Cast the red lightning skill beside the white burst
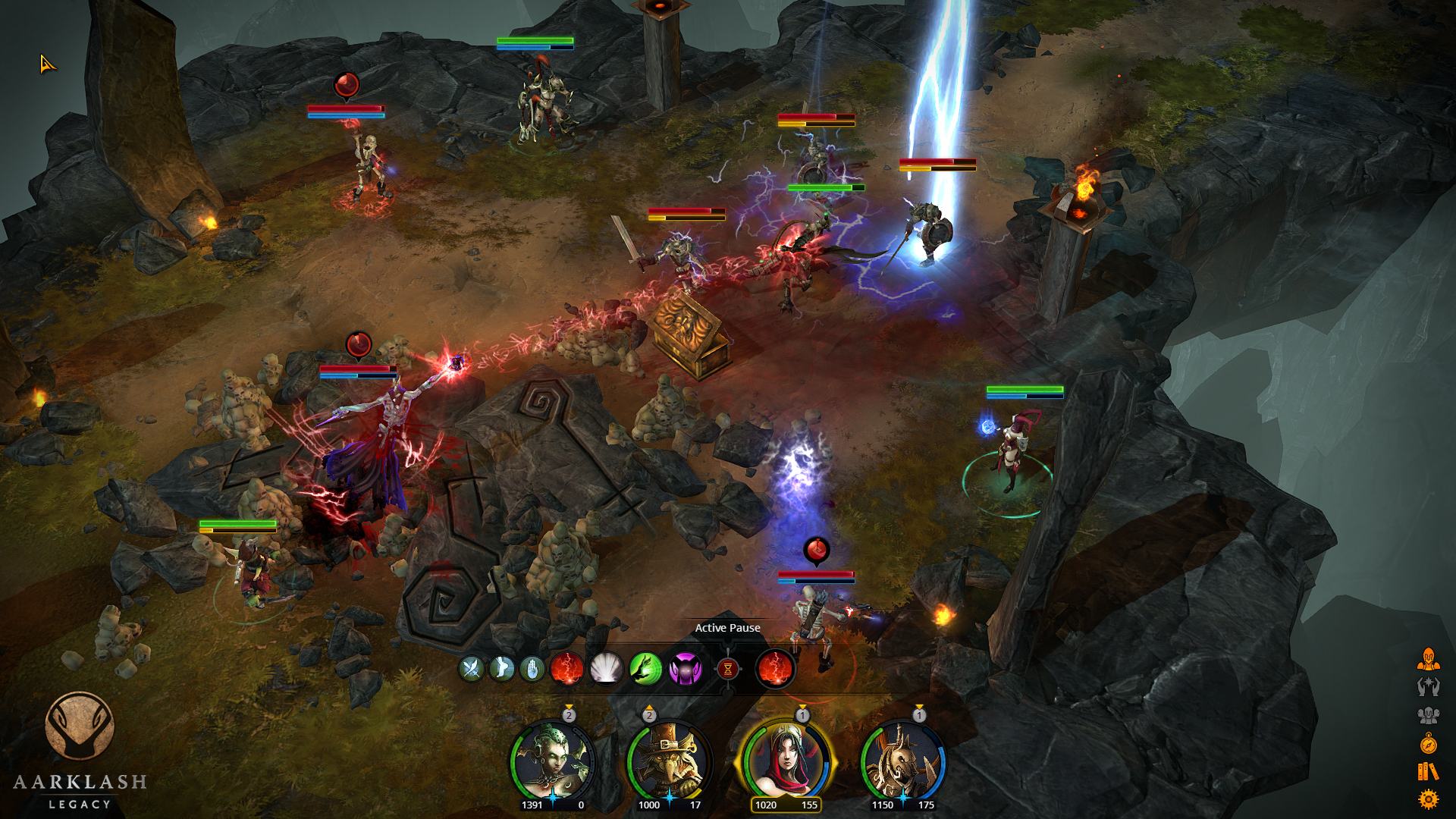 click(x=566, y=669)
